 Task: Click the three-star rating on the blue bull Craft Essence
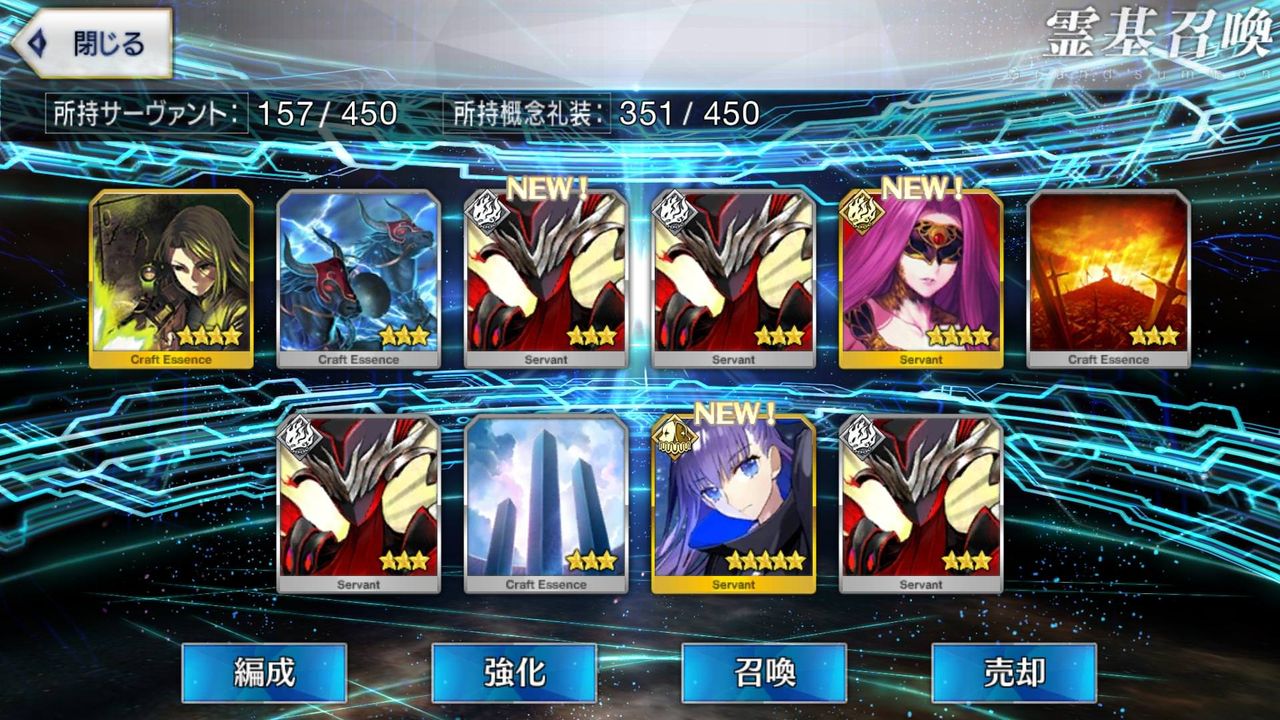pyautogui.click(x=404, y=336)
